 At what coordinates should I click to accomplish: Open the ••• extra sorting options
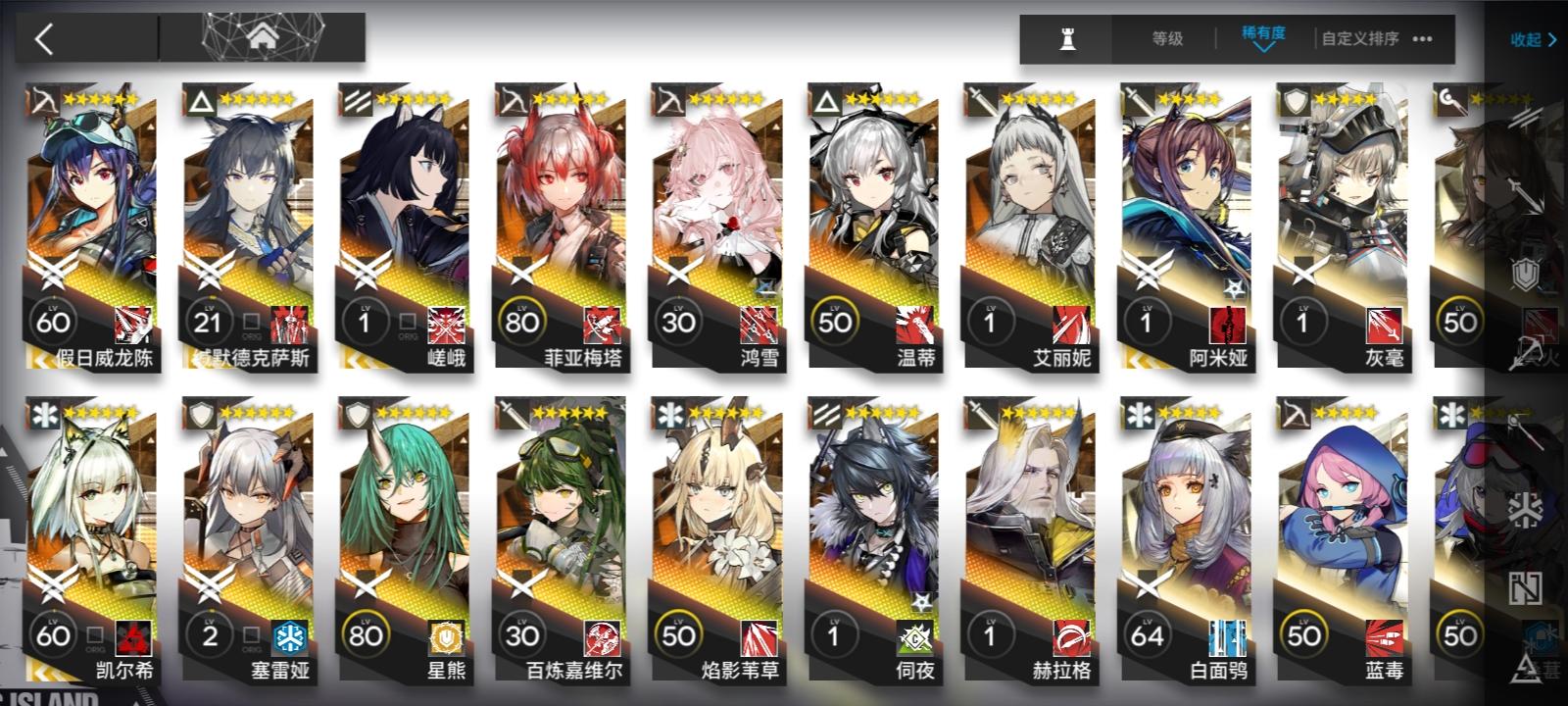(x=1423, y=39)
